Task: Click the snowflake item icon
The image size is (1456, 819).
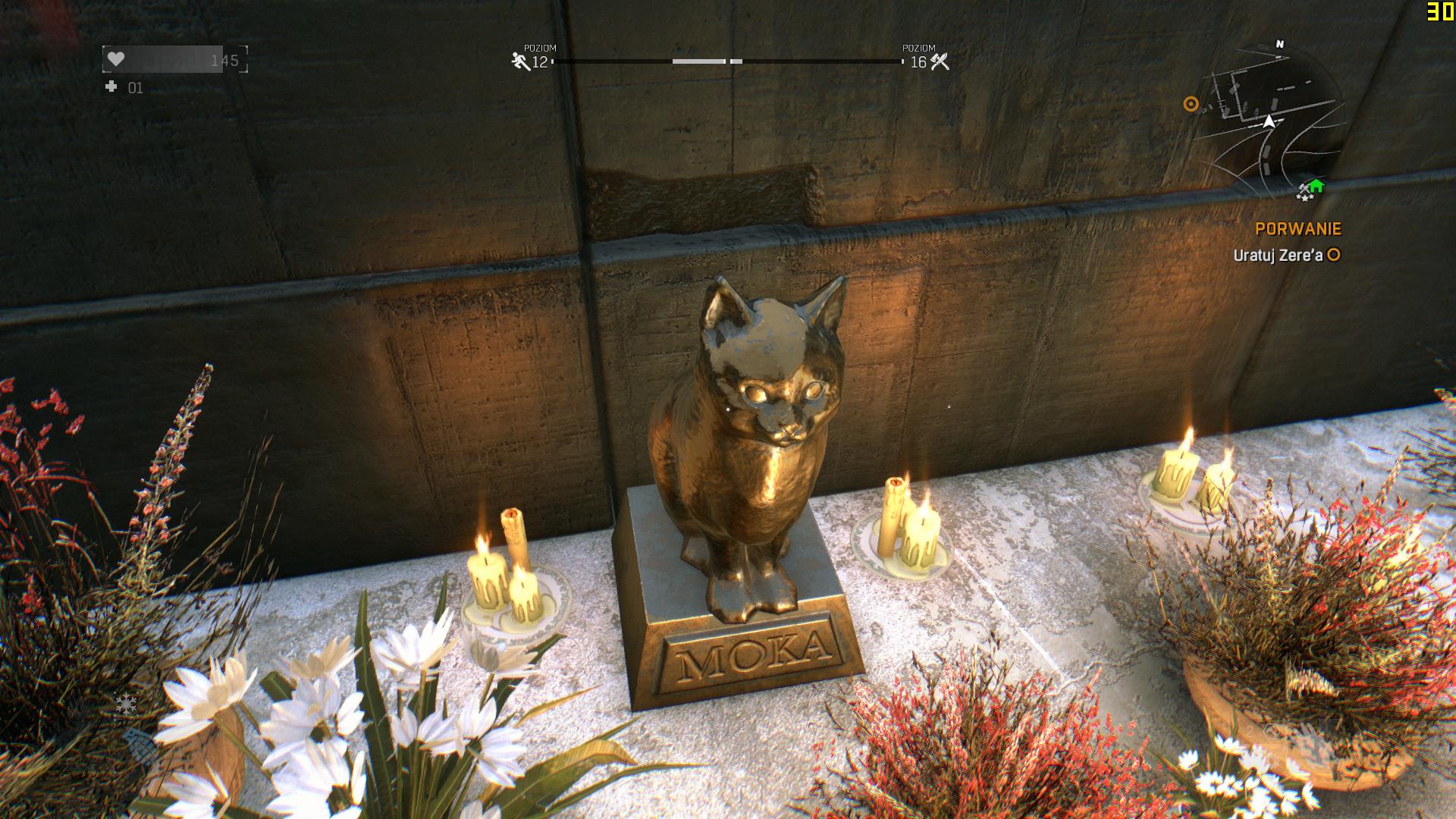Action: [126, 704]
